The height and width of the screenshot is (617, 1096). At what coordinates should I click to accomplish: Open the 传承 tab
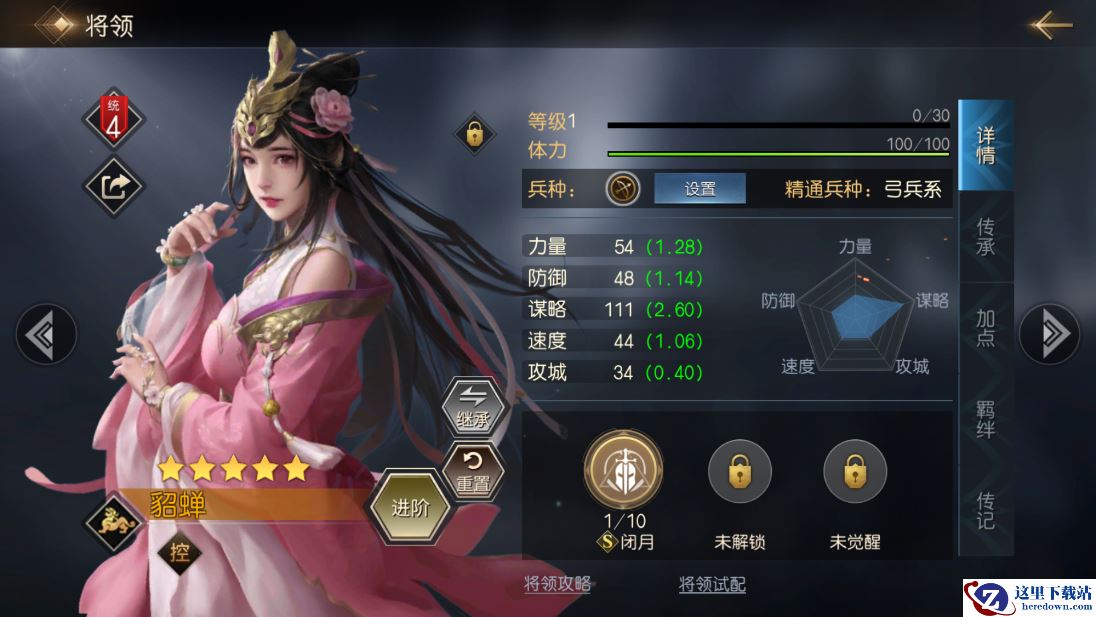pos(985,237)
